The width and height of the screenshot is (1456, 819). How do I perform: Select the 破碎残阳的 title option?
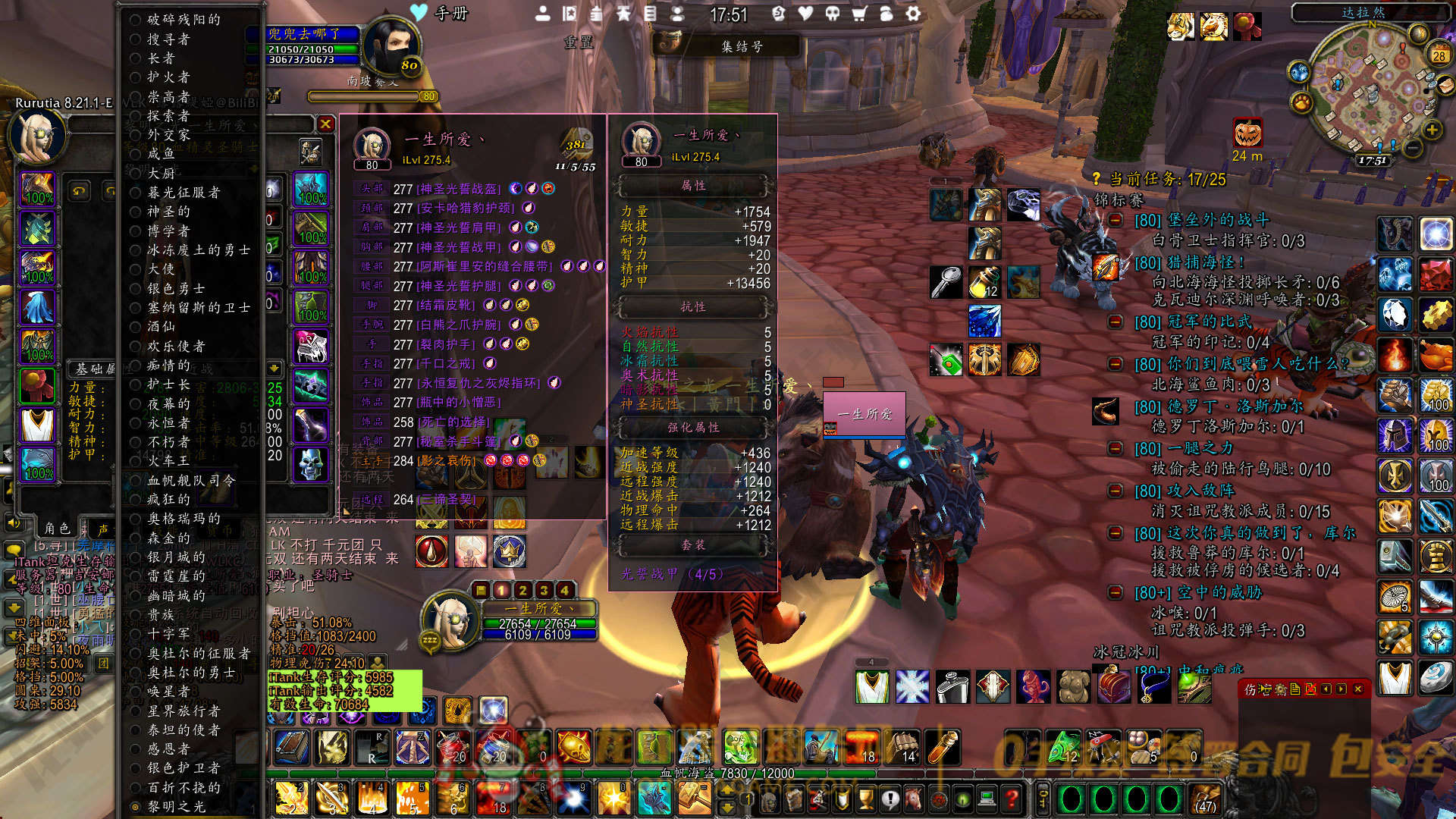coord(184,20)
